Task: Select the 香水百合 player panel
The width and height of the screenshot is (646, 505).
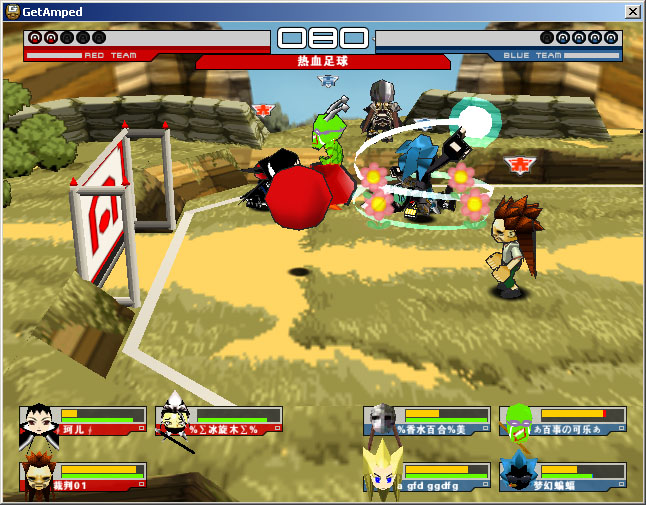Action: 428,421
